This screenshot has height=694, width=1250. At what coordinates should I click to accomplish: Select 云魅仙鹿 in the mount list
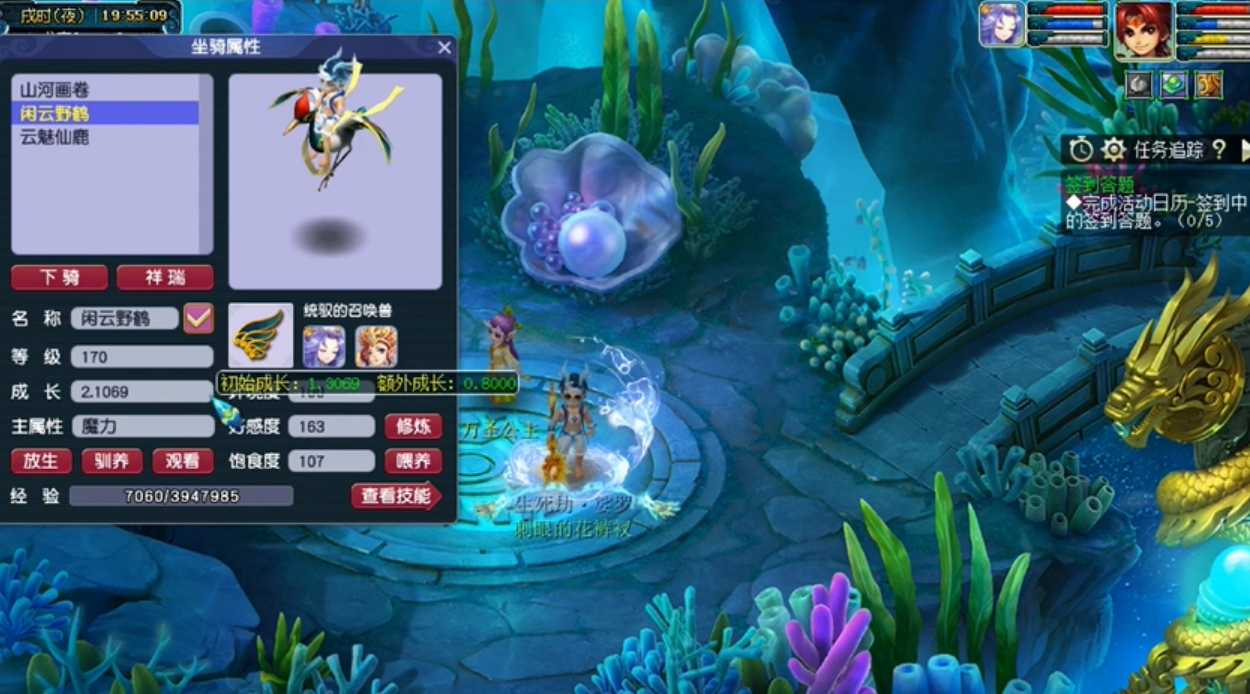pos(55,137)
